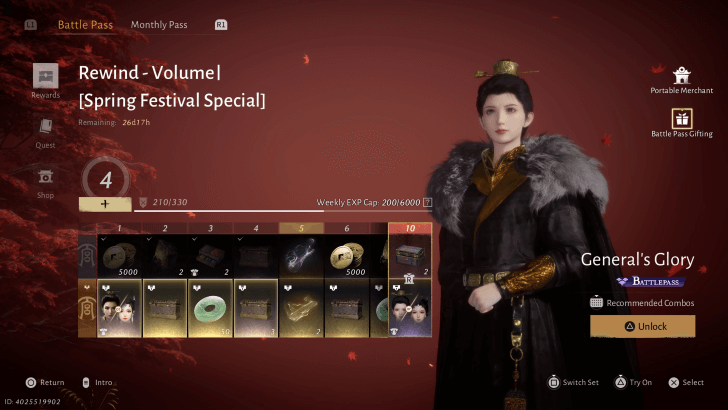Unlock the General's Glory battle pass
Image resolution: width=728 pixels, height=410 pixels.
point(642,326)
